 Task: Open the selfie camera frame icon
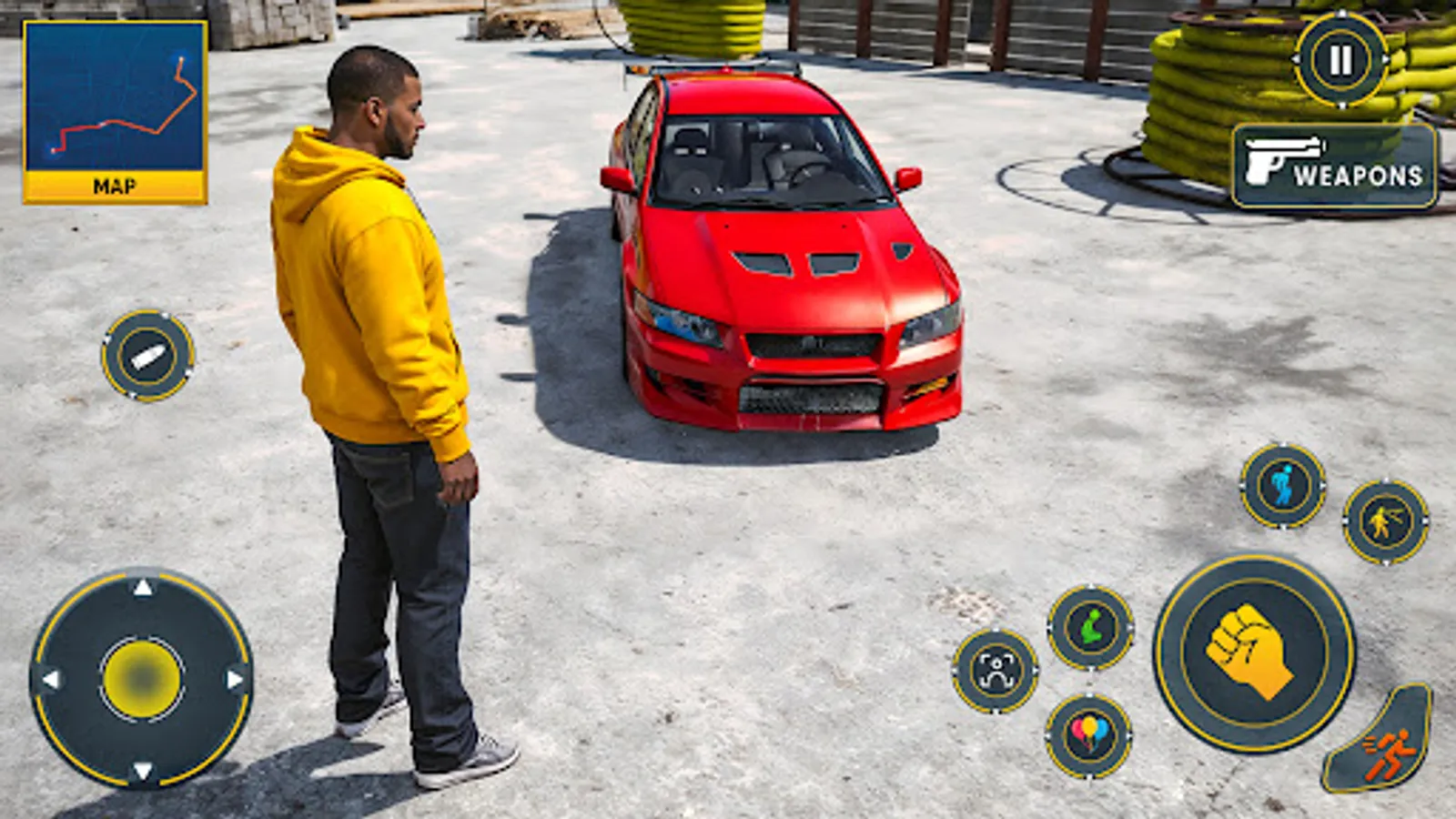click(996, 671)
